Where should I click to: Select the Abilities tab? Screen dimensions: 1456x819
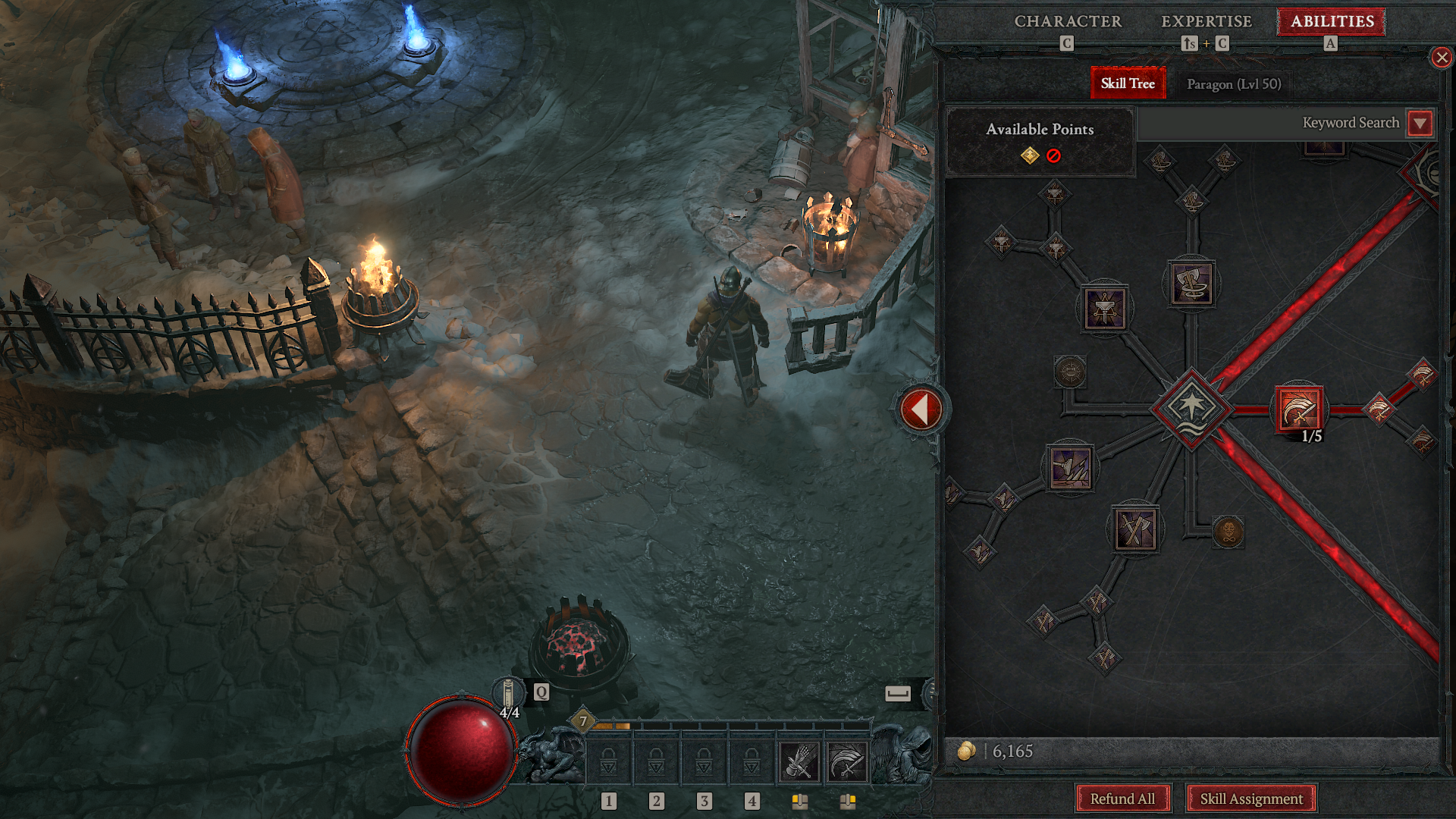click(x=1332, y=21)
